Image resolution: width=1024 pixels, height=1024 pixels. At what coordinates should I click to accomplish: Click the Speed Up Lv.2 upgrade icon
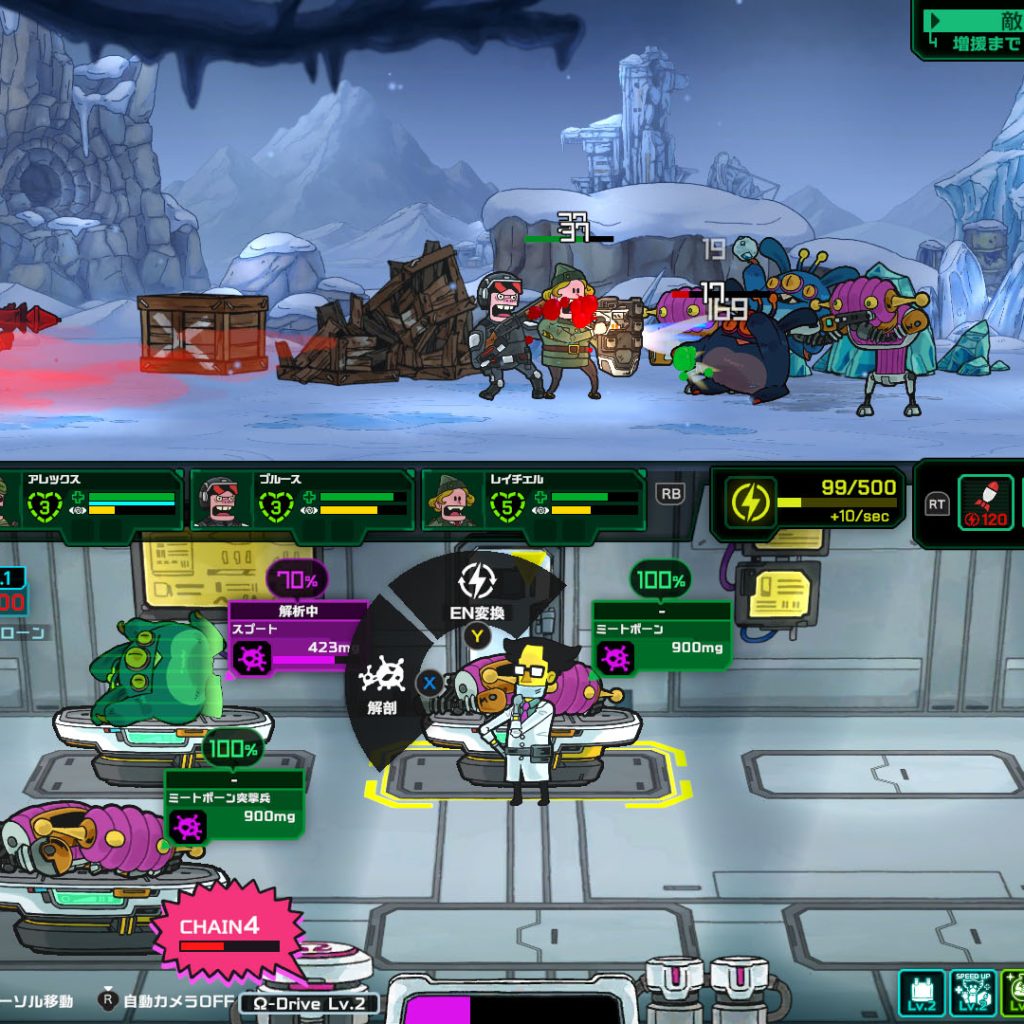pyautogui.click(x=971, y=994)
